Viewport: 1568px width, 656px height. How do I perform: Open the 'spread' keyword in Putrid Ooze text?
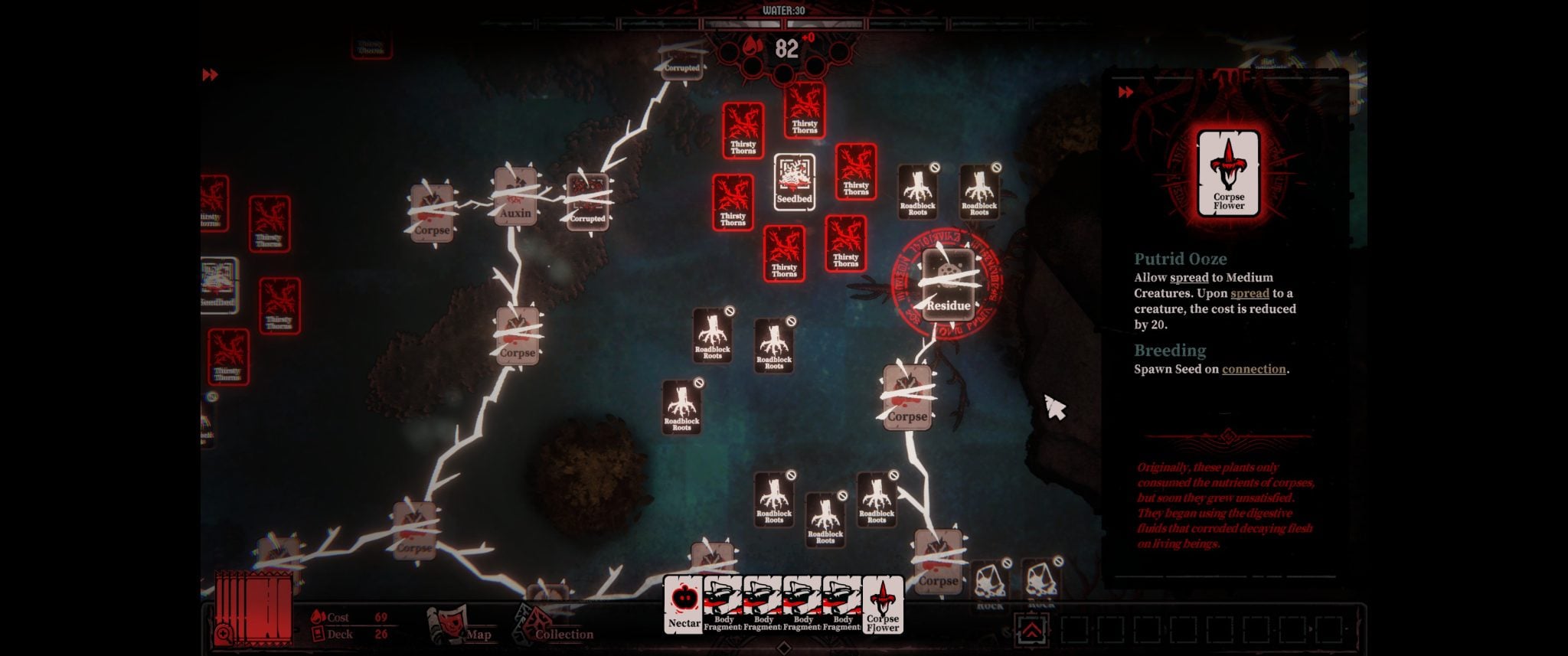1189,278
